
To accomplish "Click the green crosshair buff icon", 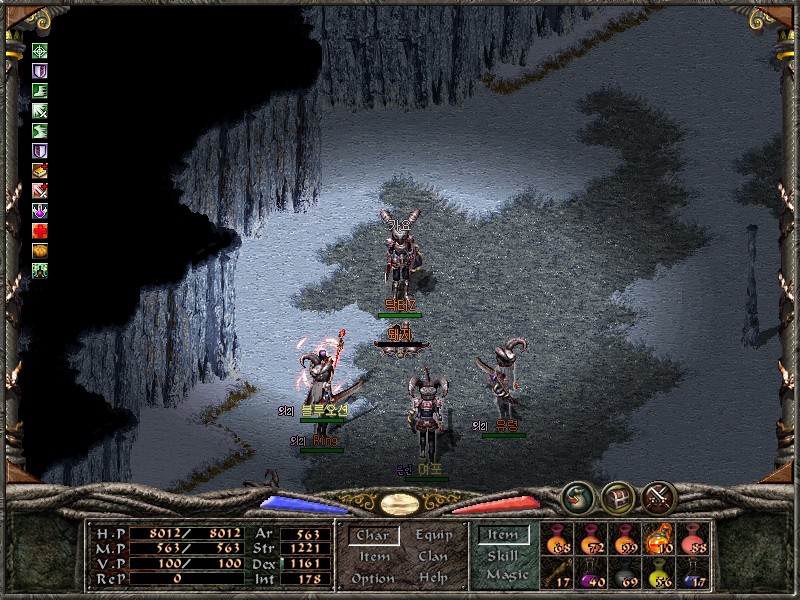I will pyautogui.click(x=40, y=51).
